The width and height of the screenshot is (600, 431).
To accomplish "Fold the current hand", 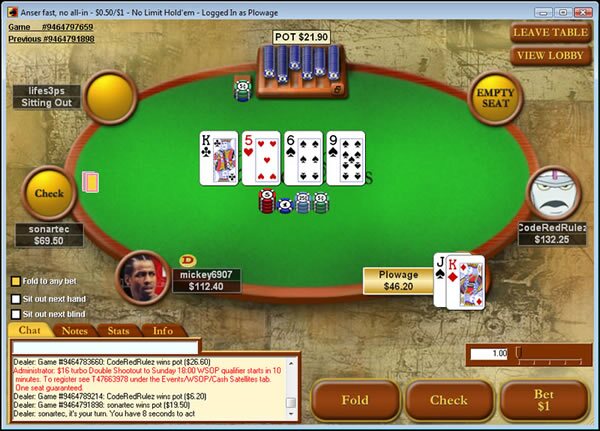I will (x=355, y=400).
